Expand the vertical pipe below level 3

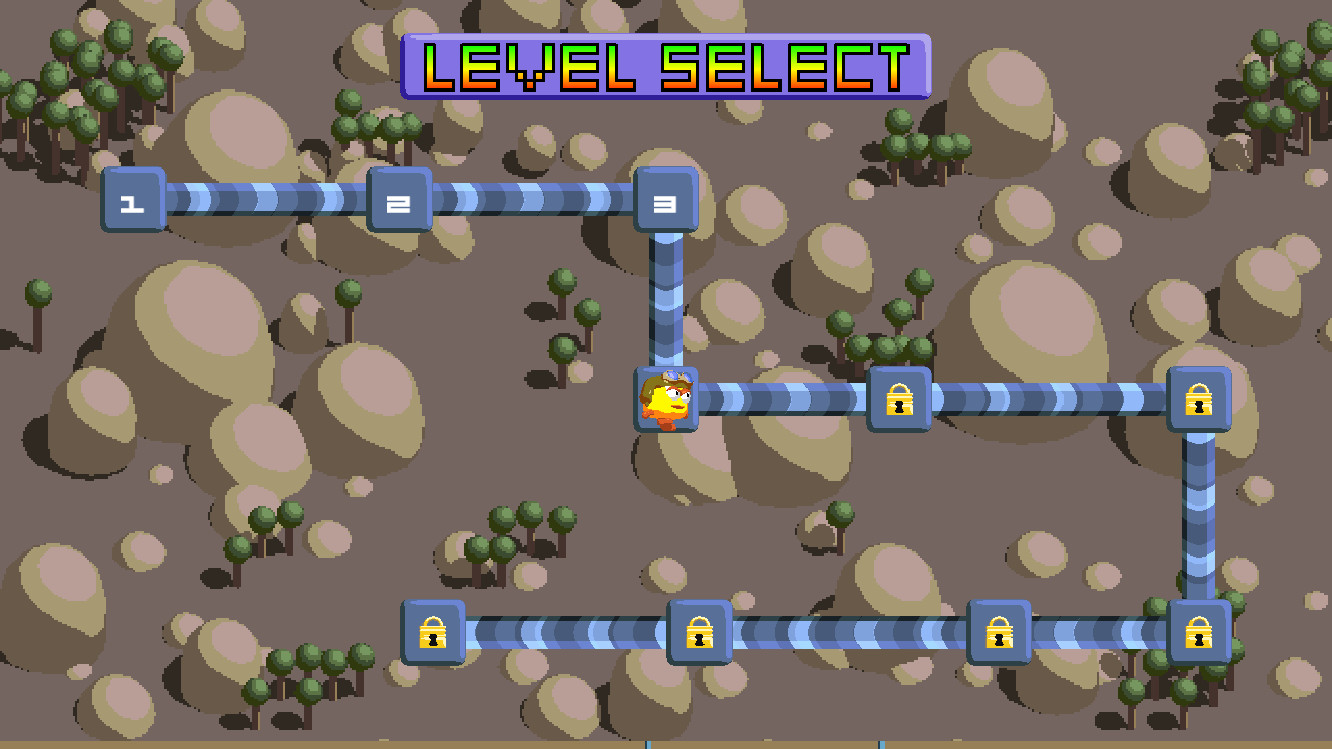[x=664, y=300]
